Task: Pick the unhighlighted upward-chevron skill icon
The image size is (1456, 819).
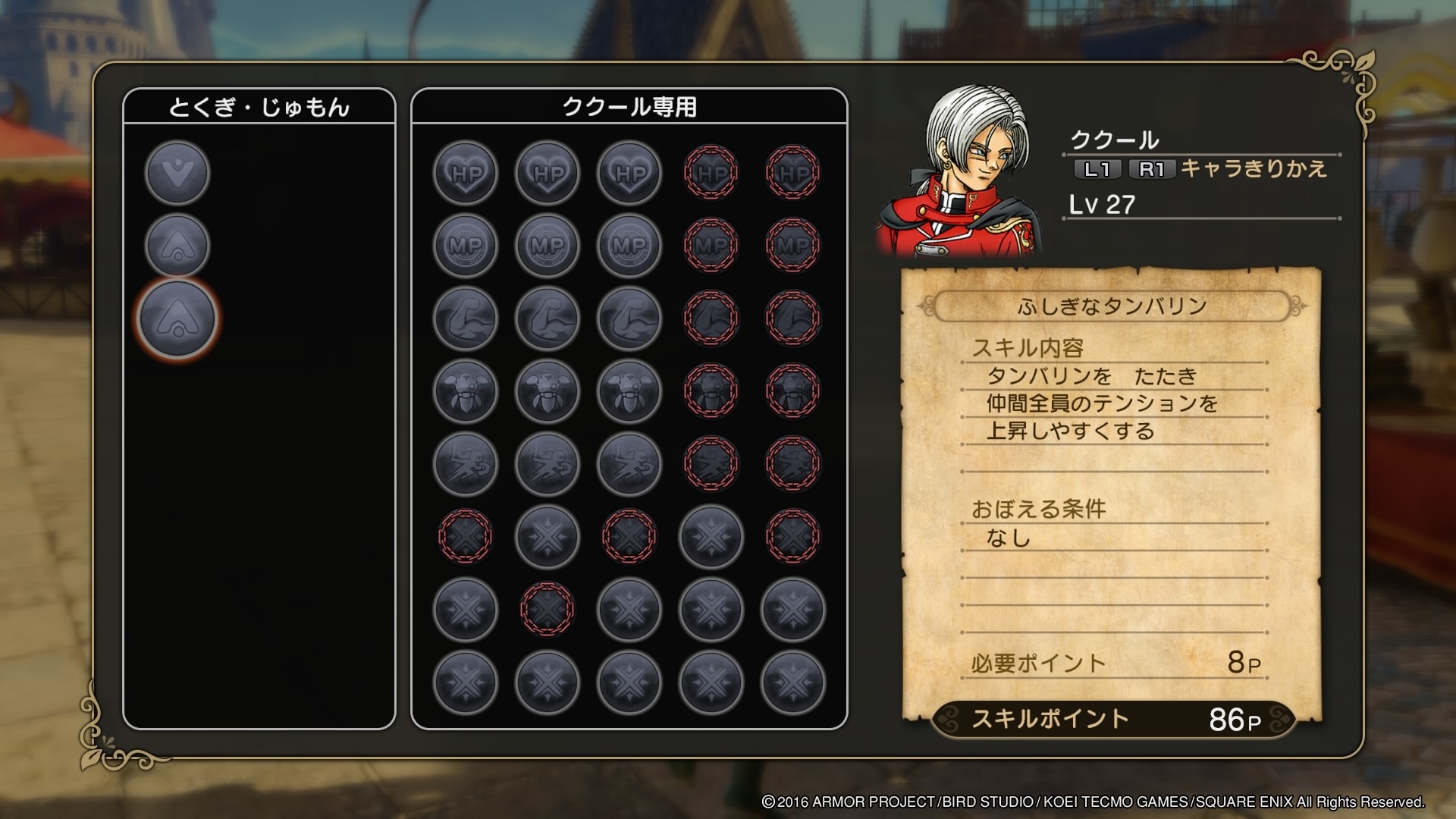Action: tap(177, 245)
